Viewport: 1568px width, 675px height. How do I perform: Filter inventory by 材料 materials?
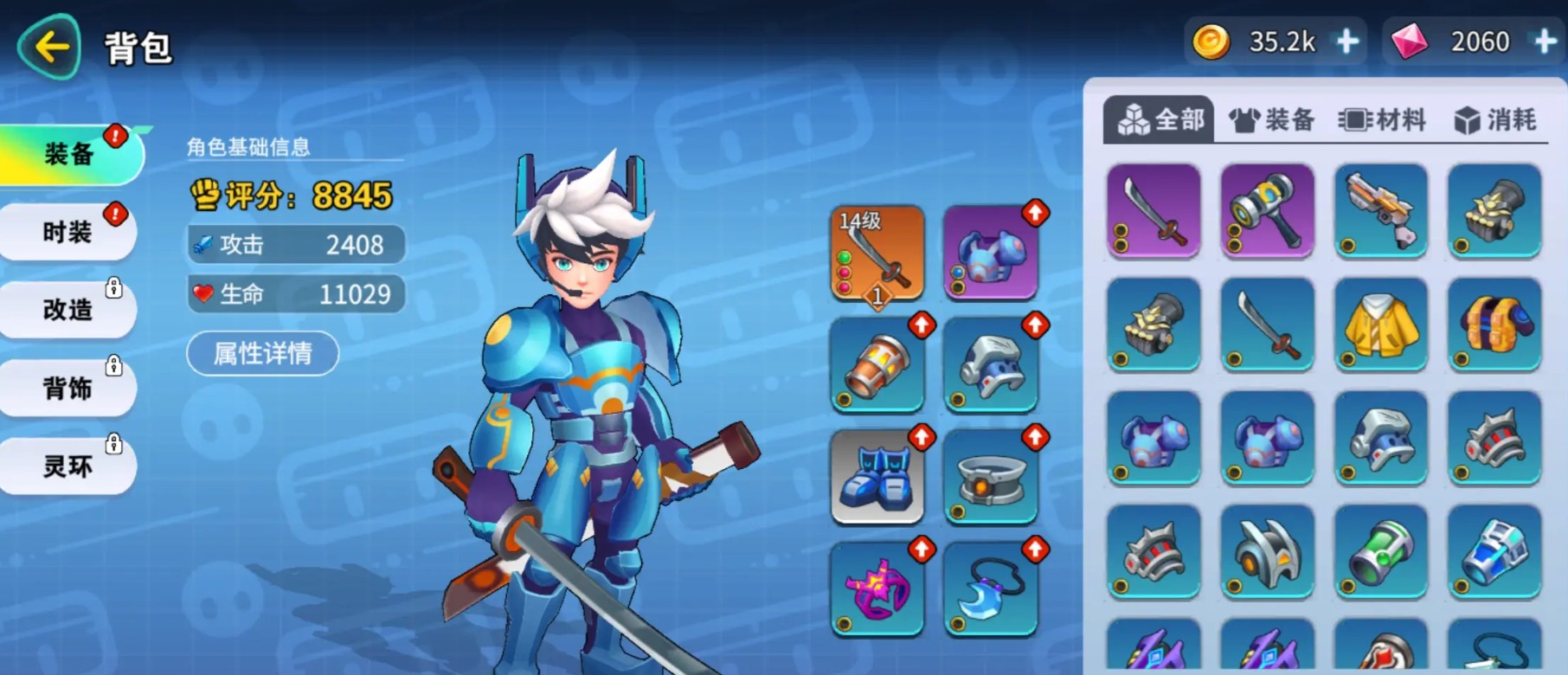click(1382, 119)
